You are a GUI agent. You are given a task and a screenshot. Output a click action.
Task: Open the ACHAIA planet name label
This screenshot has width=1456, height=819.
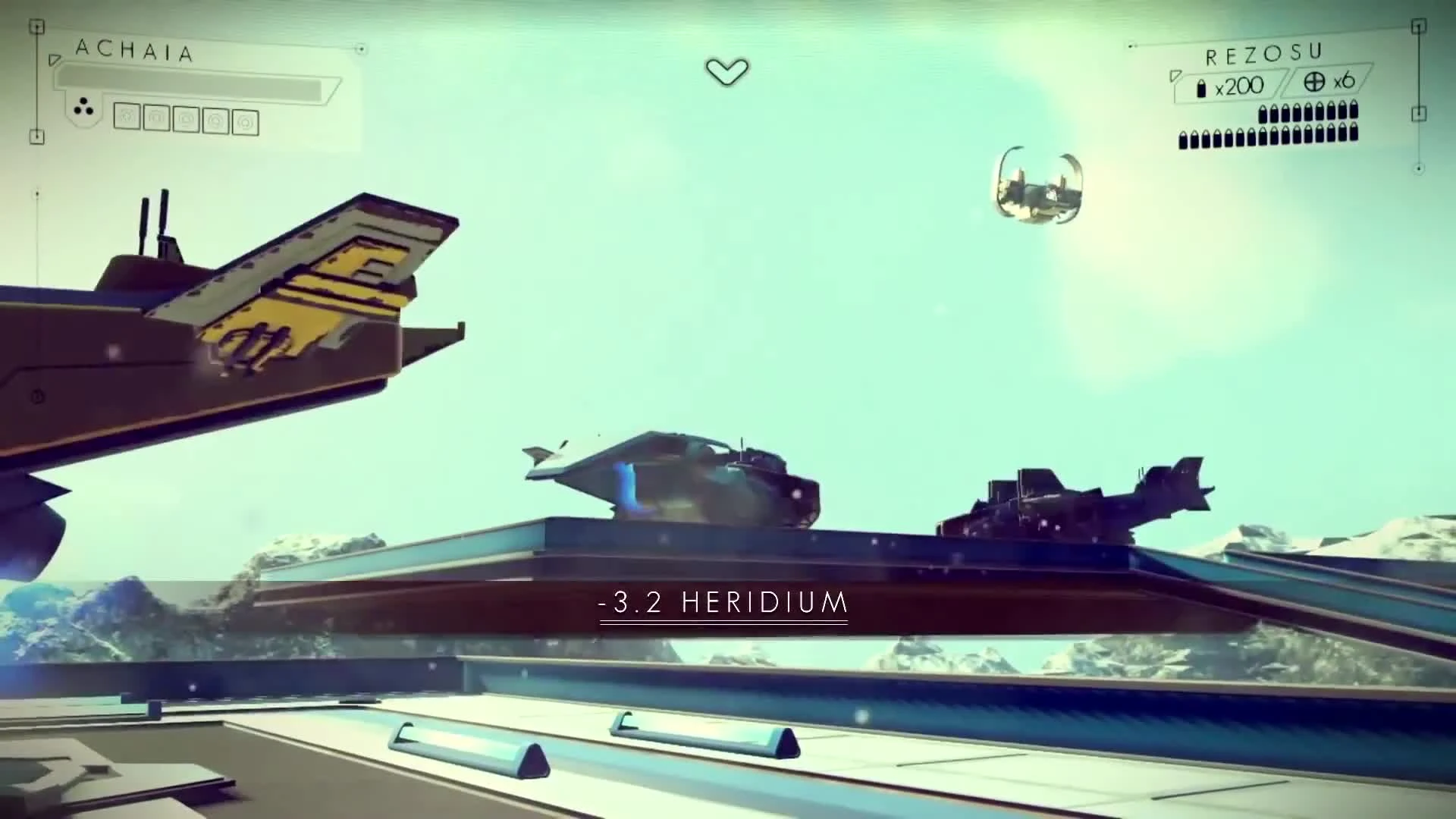[x=135, y=49]
